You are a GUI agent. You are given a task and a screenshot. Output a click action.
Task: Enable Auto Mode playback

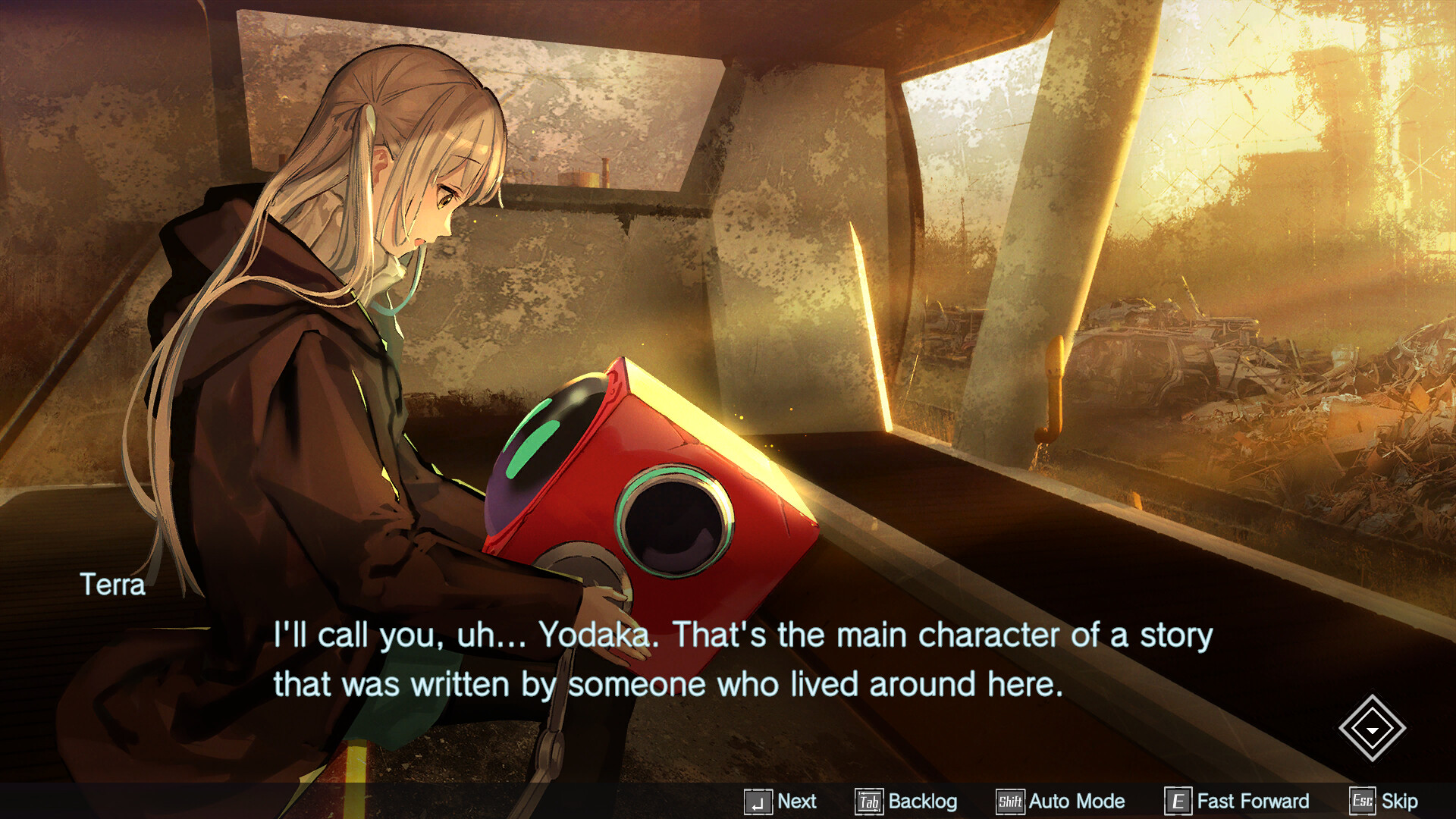pyautogui.click(x=1077, y=801)
